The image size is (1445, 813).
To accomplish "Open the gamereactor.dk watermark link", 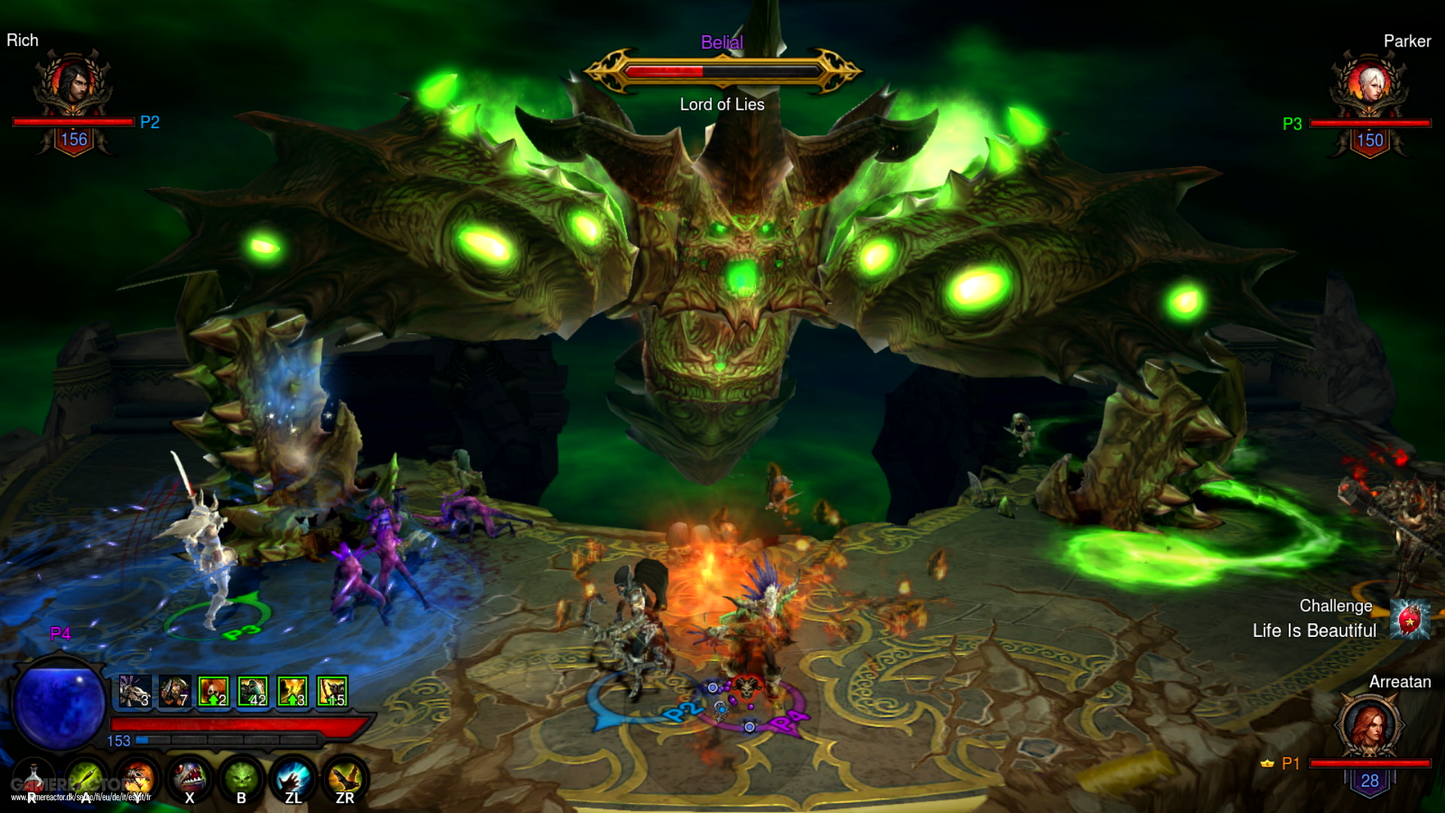I will [80, 796].
